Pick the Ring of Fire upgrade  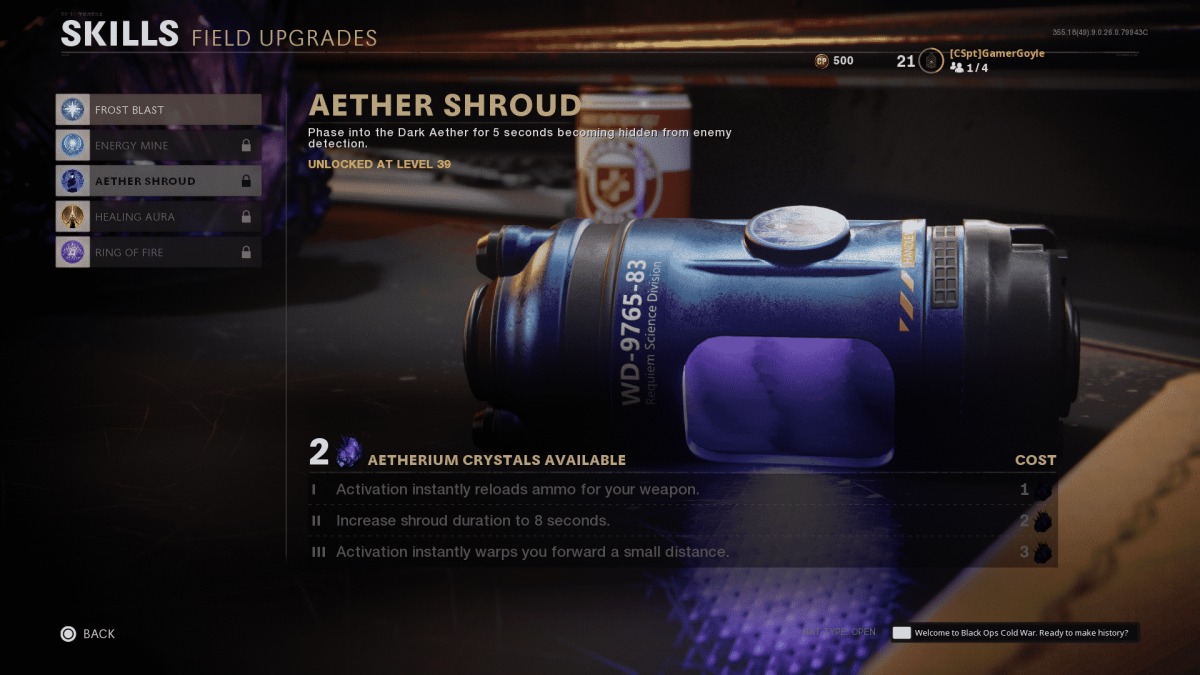click(x=158, y=252)
